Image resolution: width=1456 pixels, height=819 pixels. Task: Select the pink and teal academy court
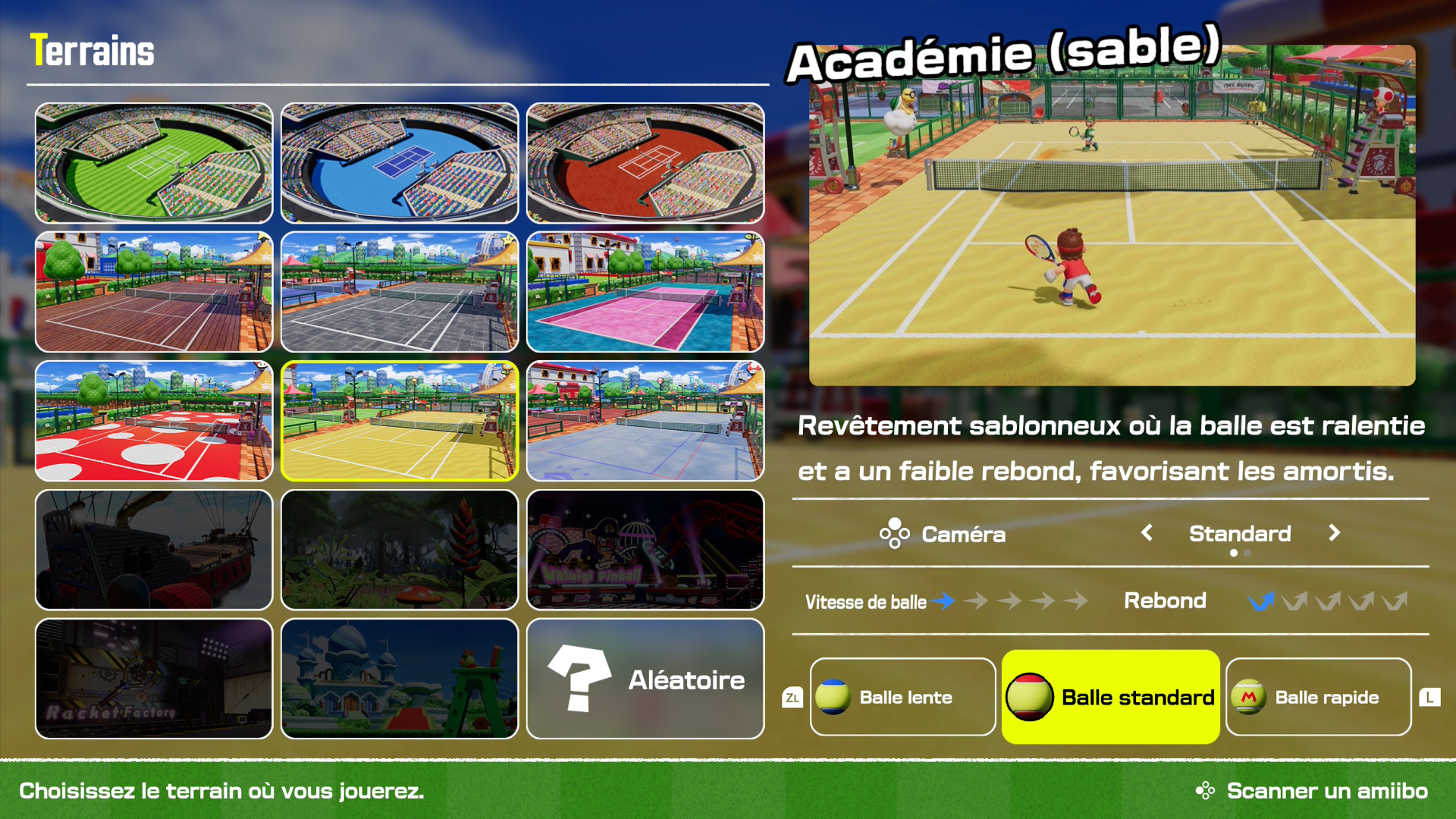[645, 292]
